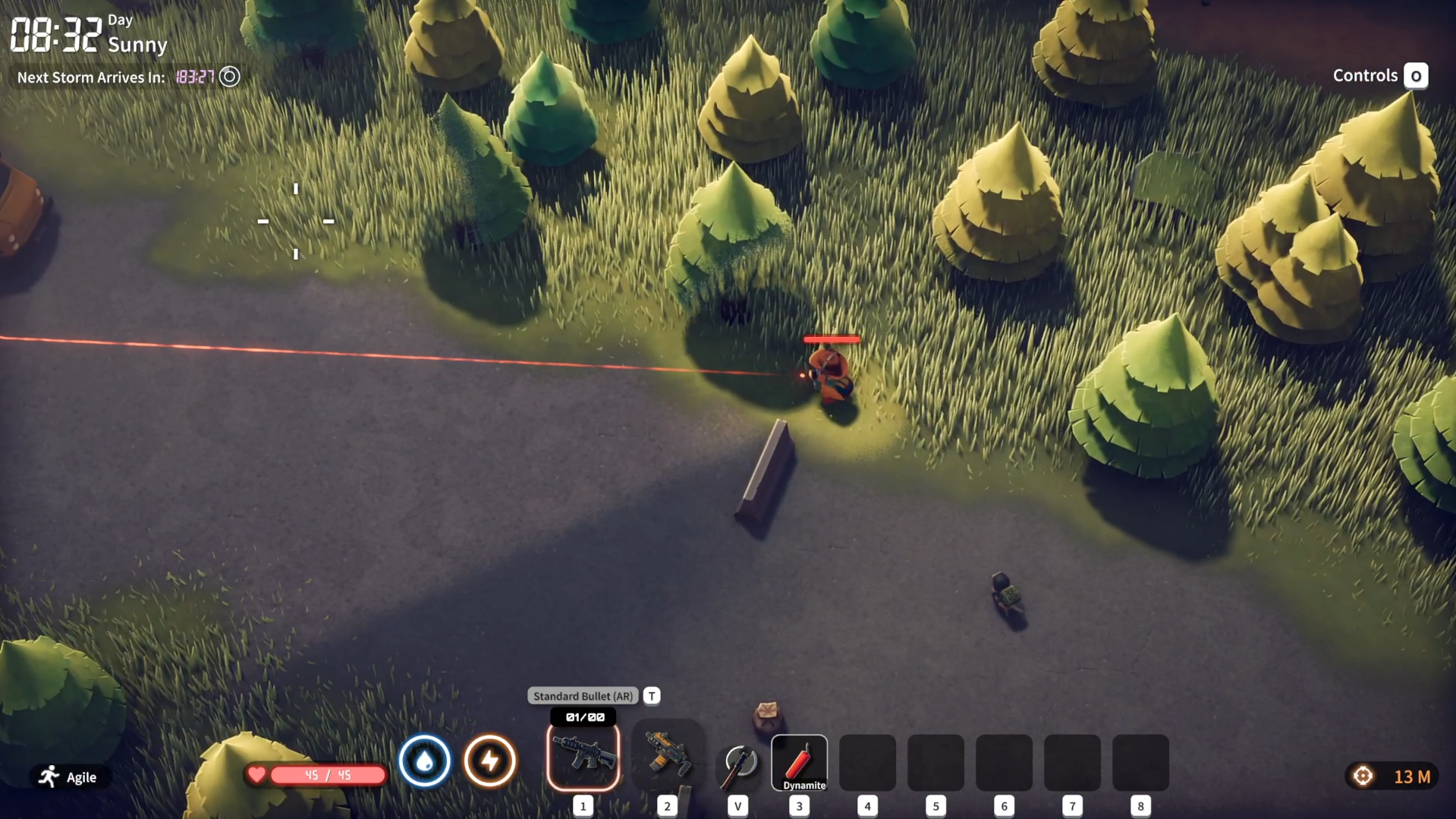
Task: Toggle the heart icon on the health bar
Action: coord(258,775)
